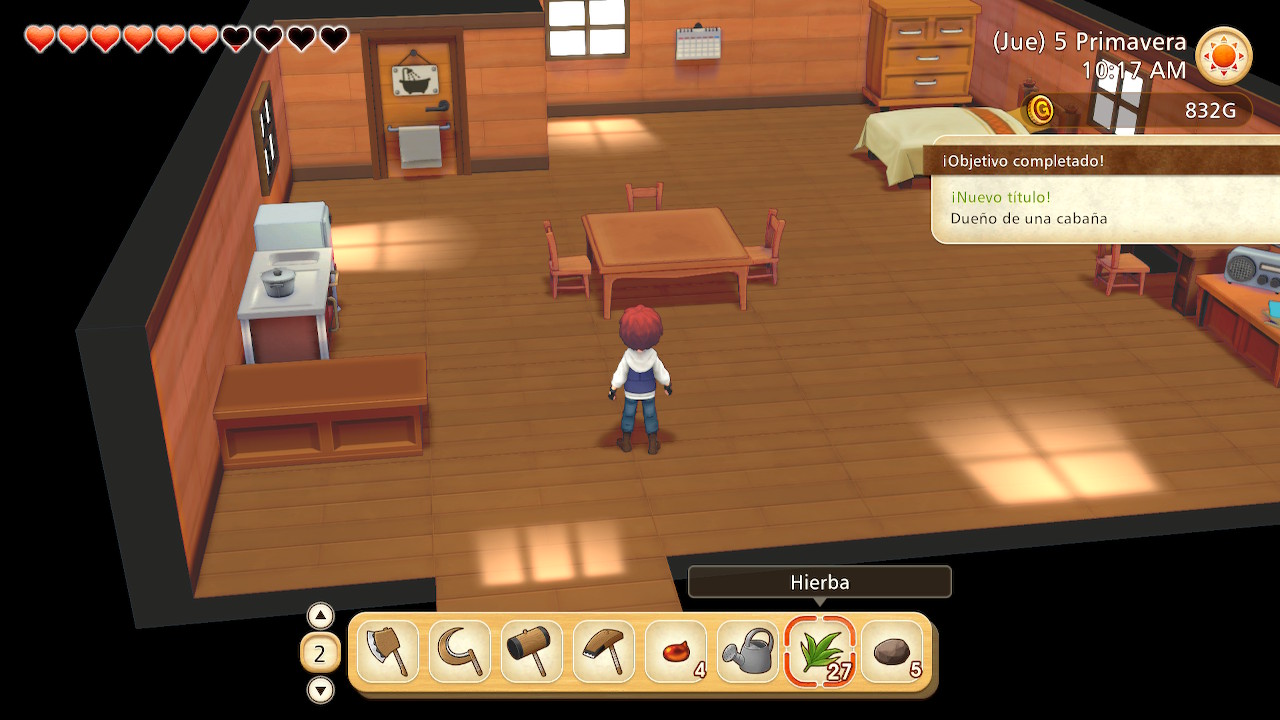Equip the watering can
Screen dimensions: 1280x720
click(x=748, y=652)
